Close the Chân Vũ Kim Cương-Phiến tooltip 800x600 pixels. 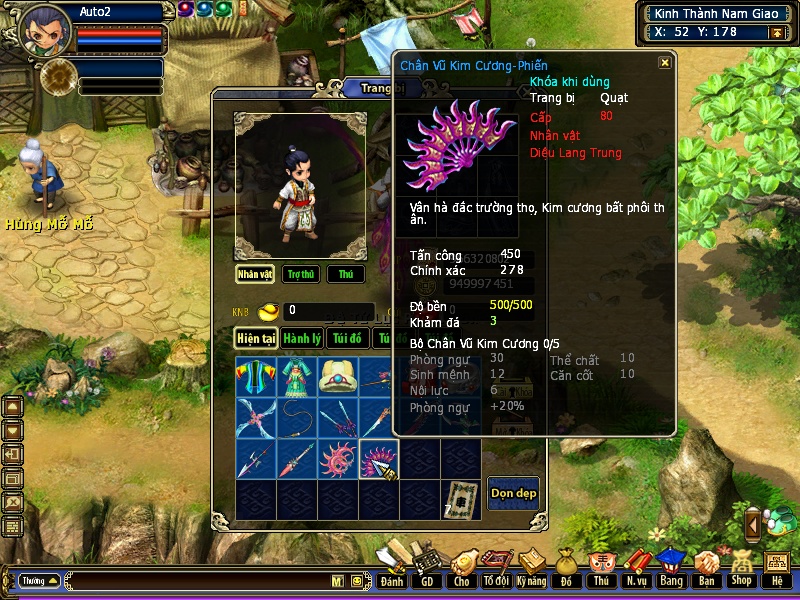coord(665,63)
